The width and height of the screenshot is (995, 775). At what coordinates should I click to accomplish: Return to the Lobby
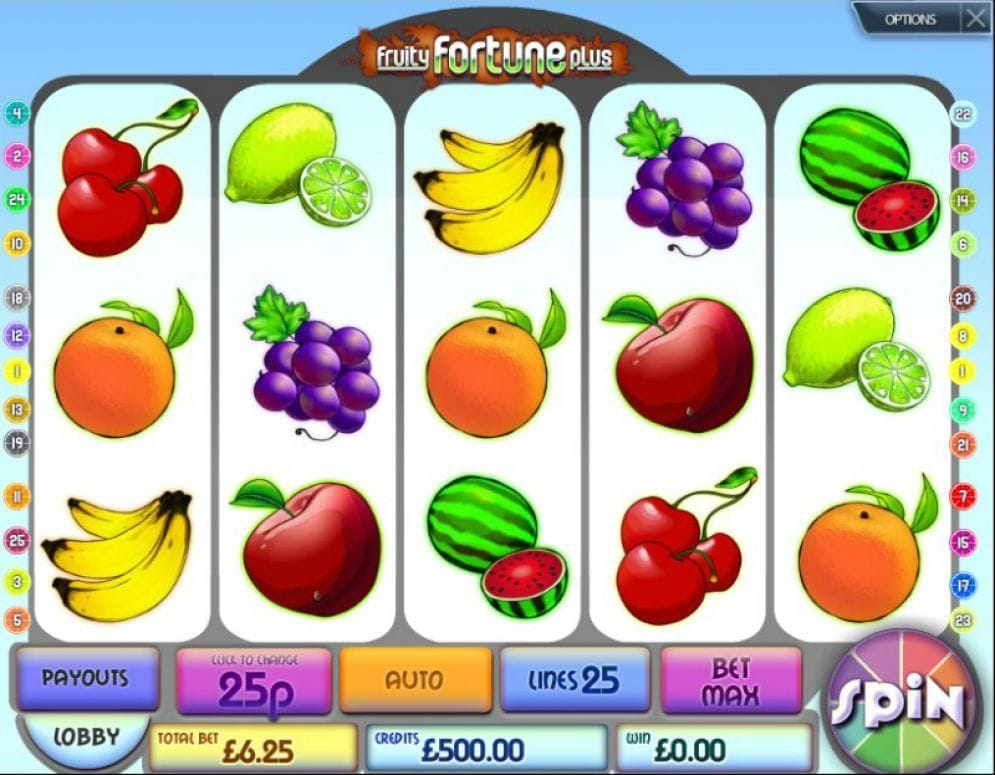85,738
